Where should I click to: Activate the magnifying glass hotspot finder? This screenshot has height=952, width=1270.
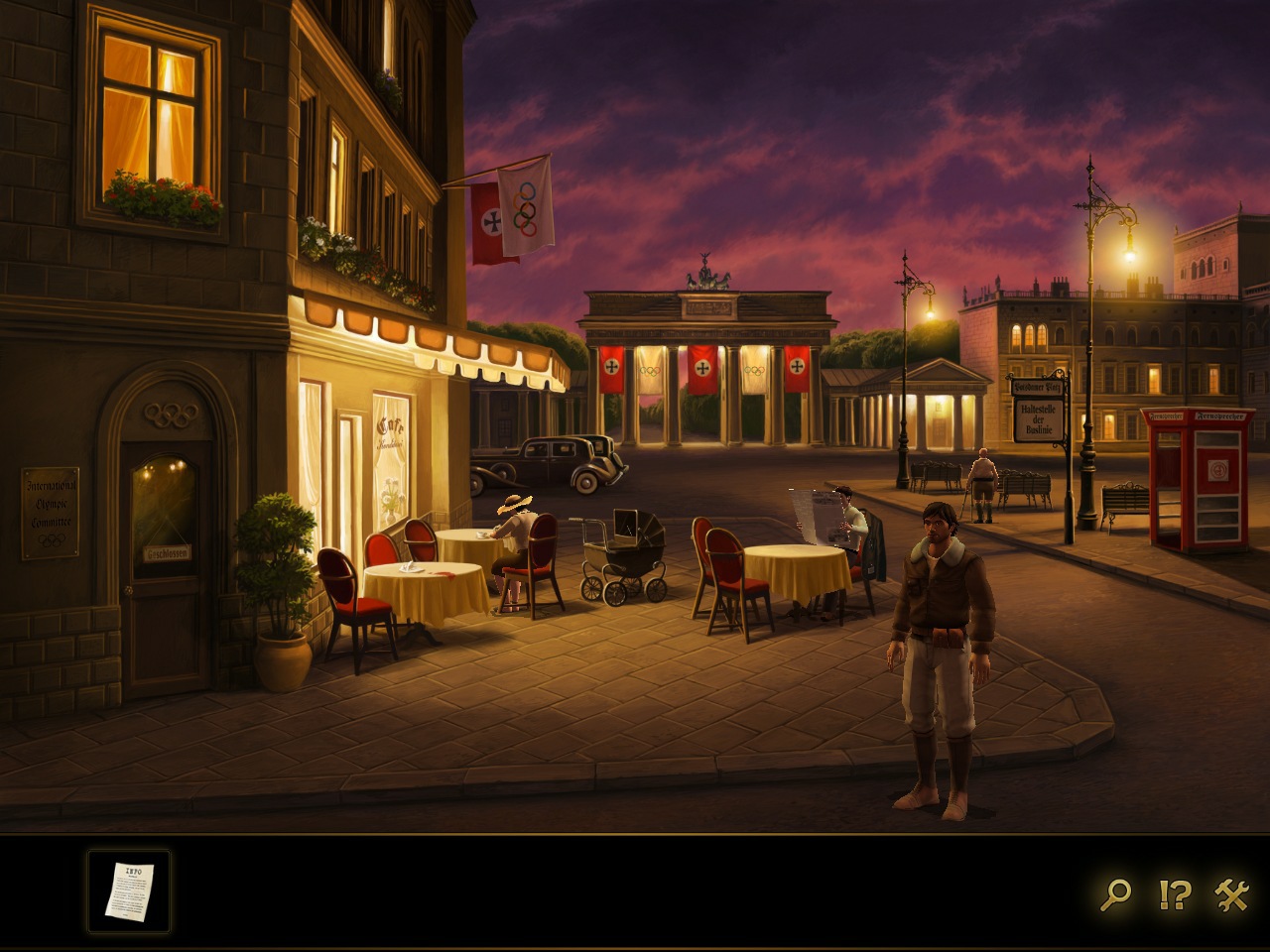point(1115,894)
